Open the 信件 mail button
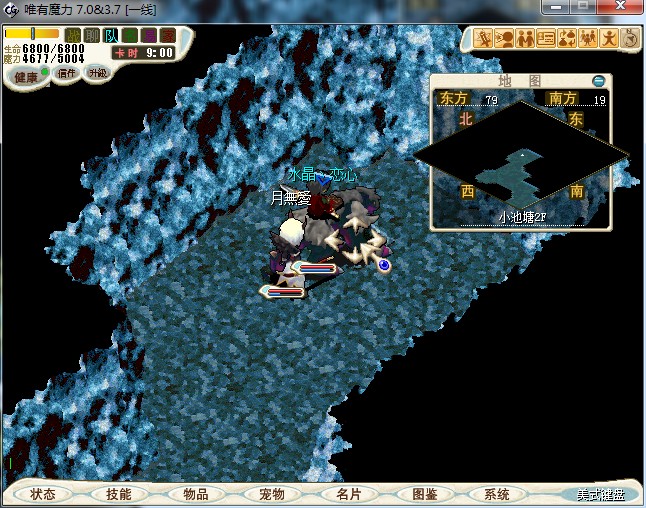Screen dimensions: 646x508 [66, 73]
